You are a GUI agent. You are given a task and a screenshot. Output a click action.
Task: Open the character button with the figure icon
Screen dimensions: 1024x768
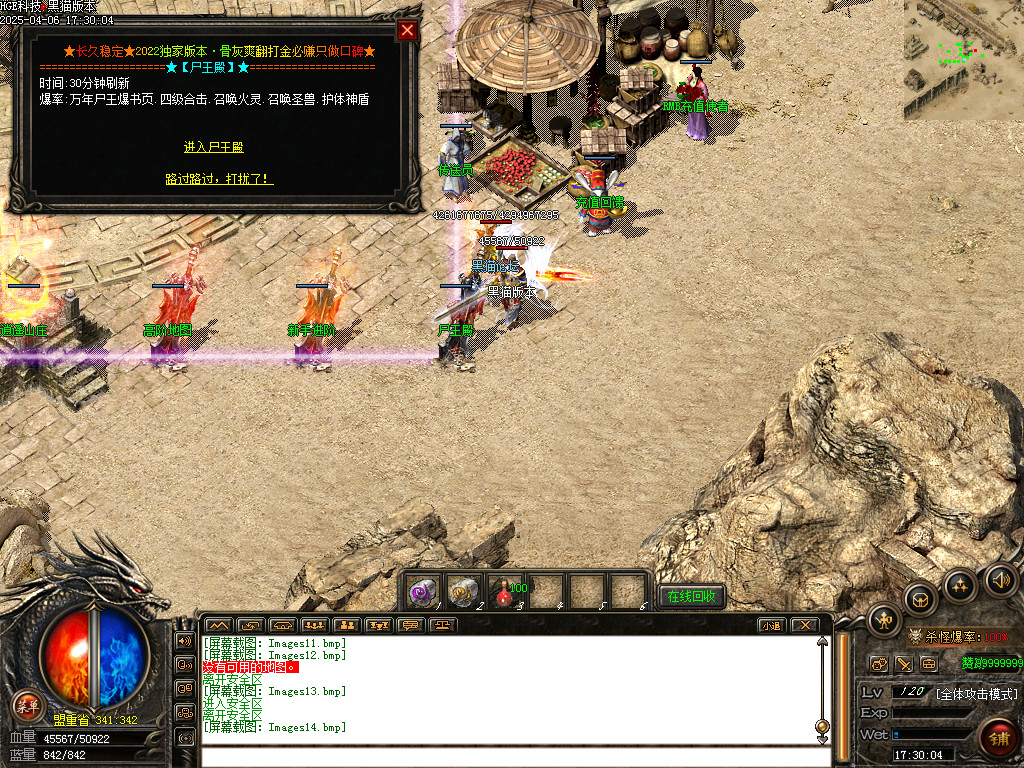(884, 621)
